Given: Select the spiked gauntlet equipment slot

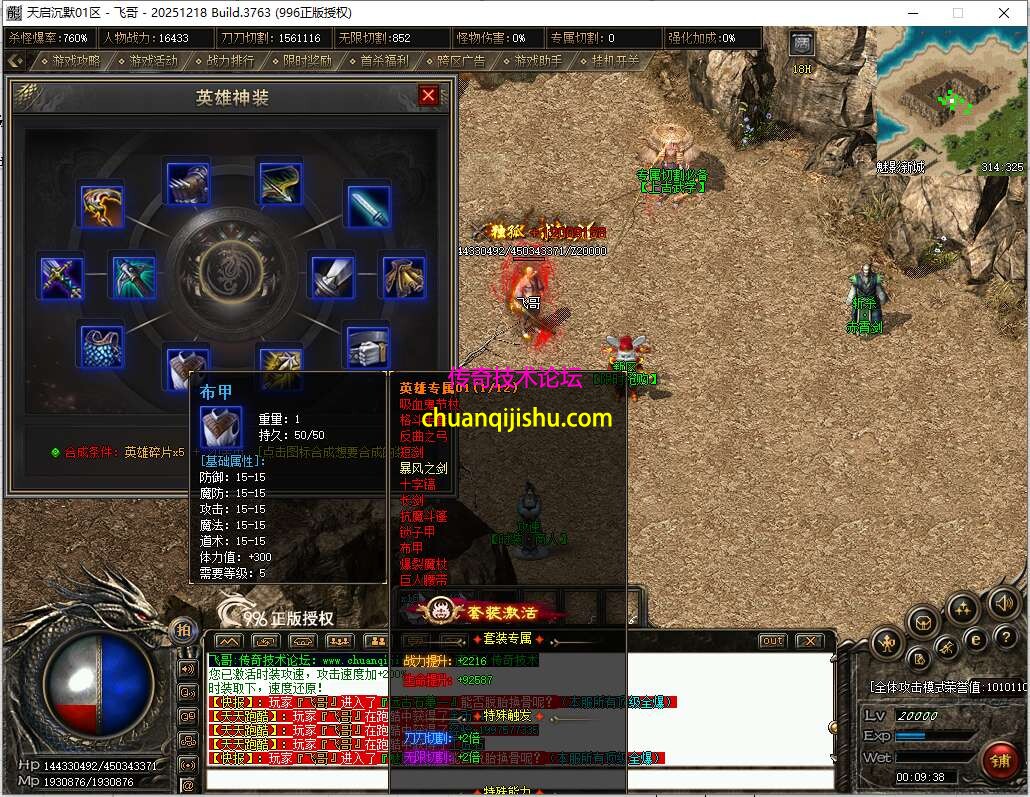Looking at the screenshot, I should click(187, 184).
